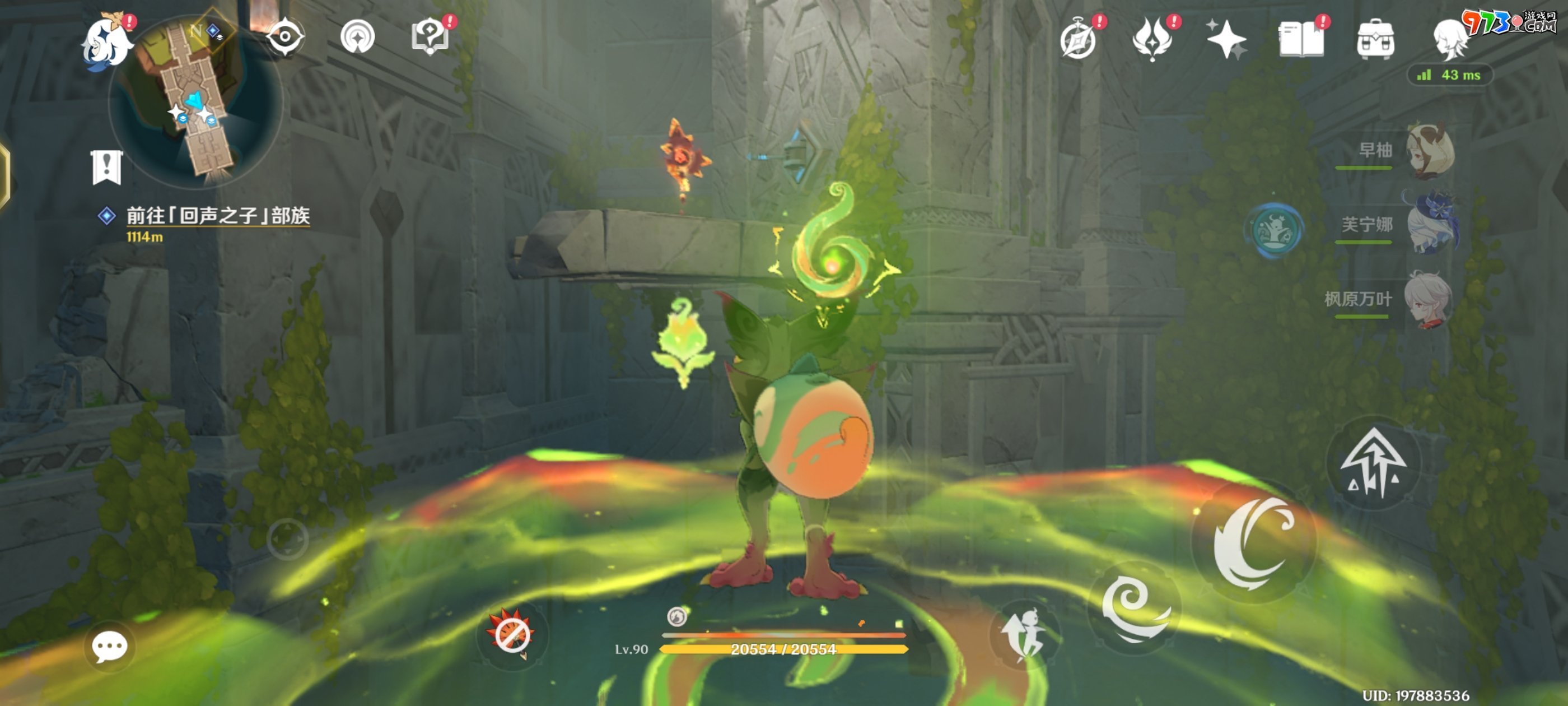Select the tracked quest objective text

[x=217, y=216]
